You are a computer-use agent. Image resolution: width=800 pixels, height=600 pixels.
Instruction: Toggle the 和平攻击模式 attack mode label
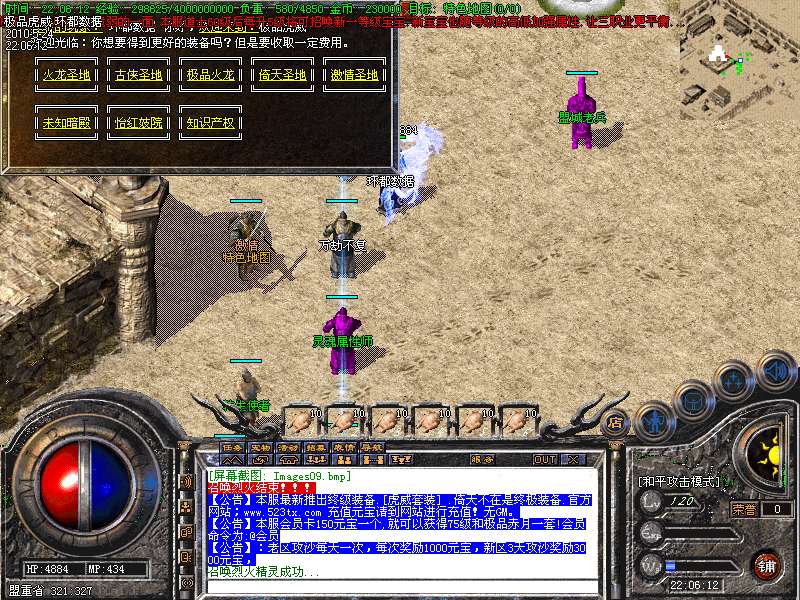click(x=680, y=481)
